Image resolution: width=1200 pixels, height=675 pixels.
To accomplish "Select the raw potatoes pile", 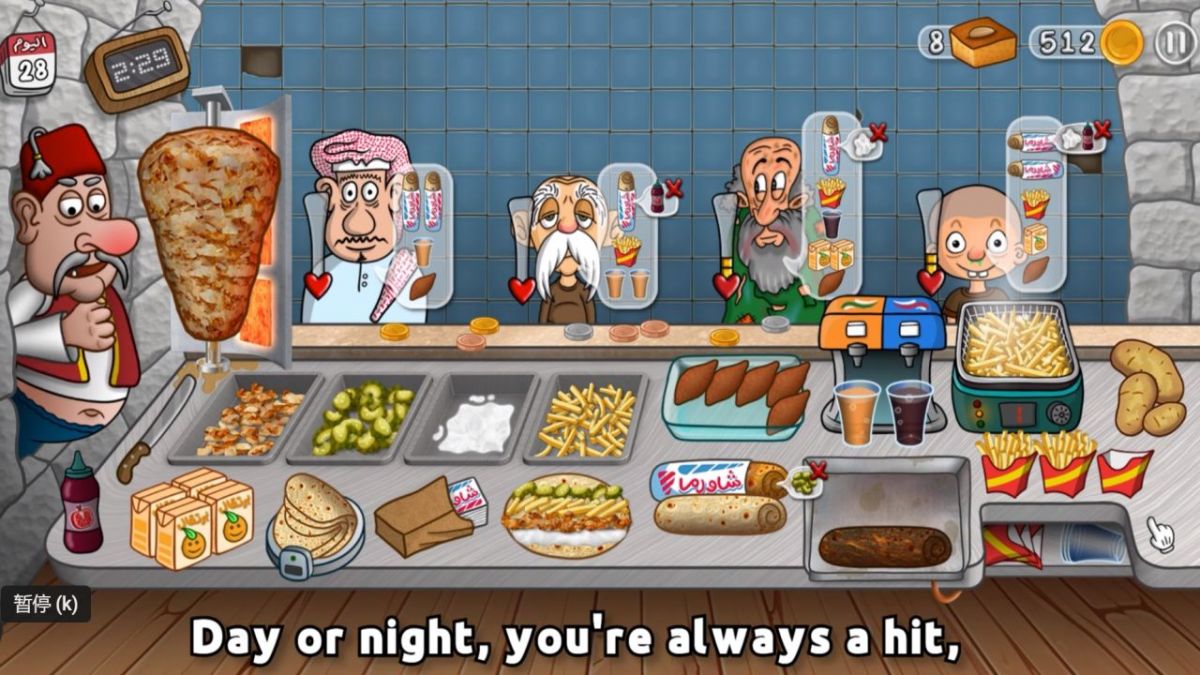I will 1148,387.
